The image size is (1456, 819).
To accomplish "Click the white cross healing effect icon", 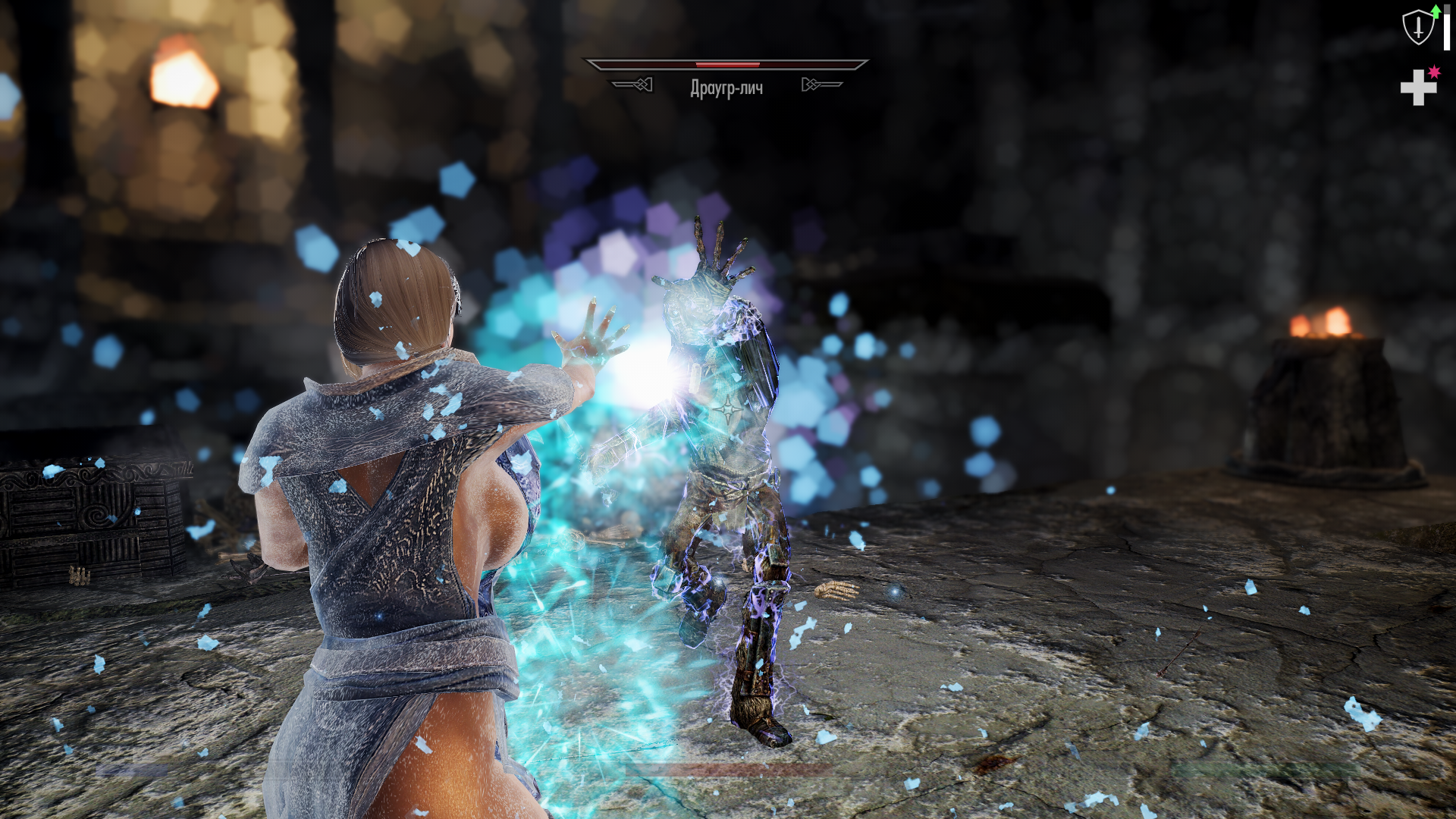I will pos(1418,88).
